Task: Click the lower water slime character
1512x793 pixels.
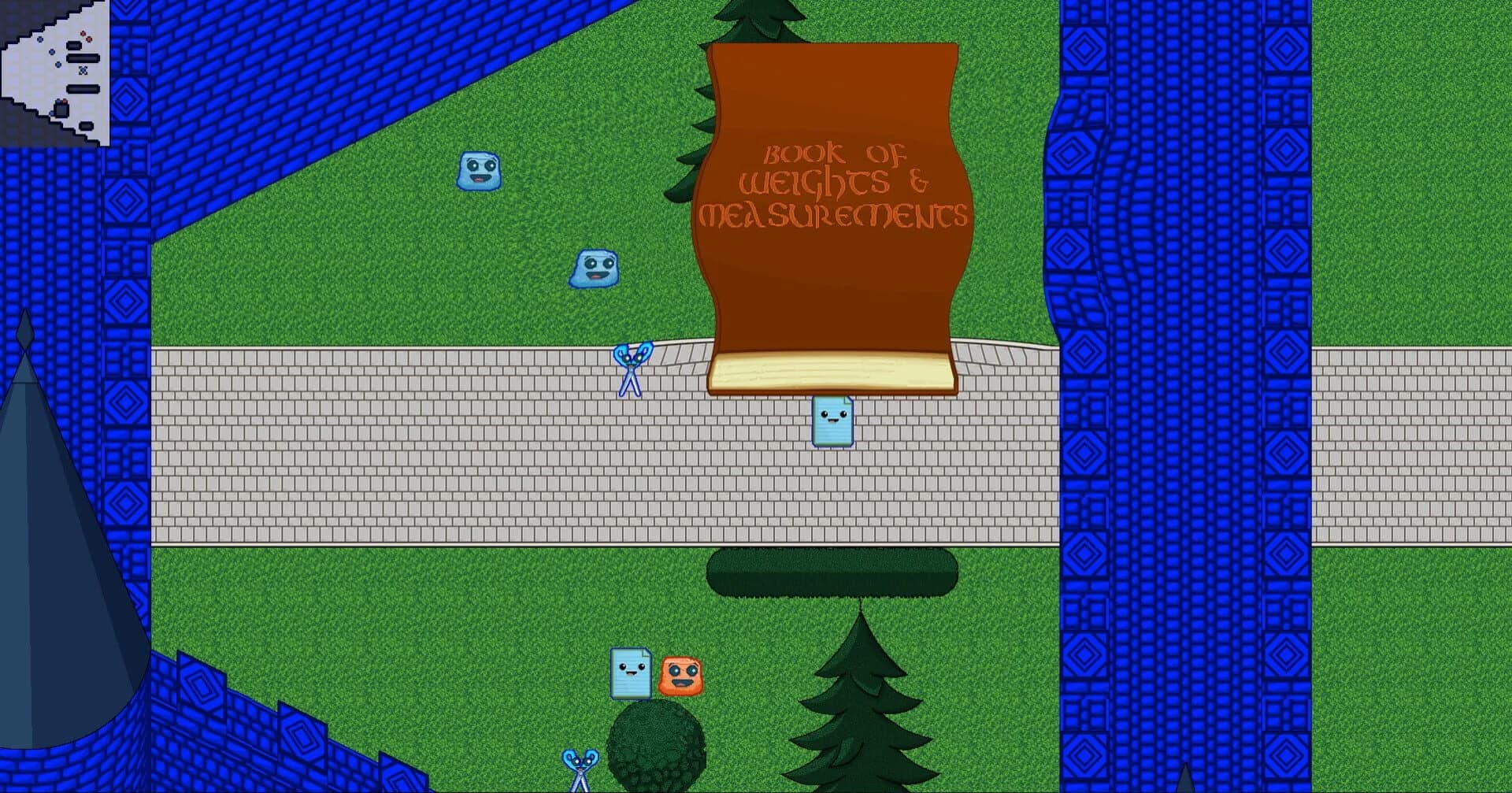Action: (592, 268)
